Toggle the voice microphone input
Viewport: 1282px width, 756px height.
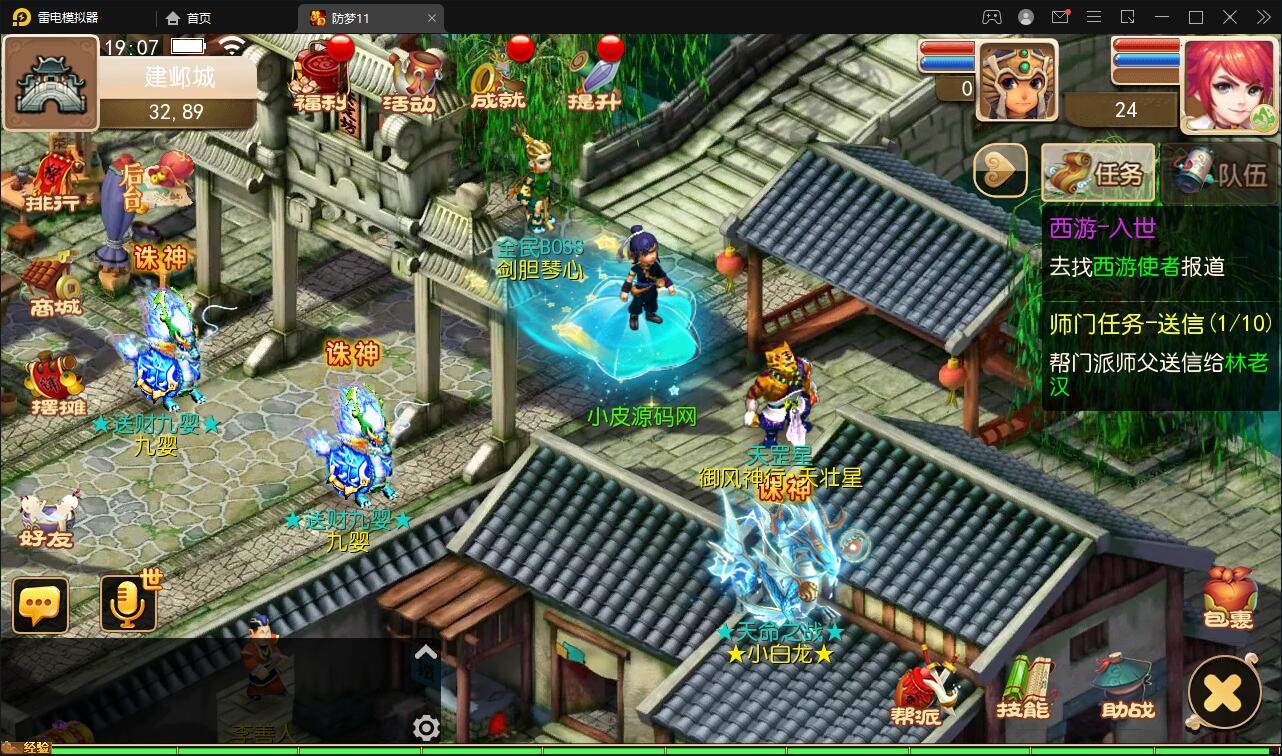(x=127, y=602)
